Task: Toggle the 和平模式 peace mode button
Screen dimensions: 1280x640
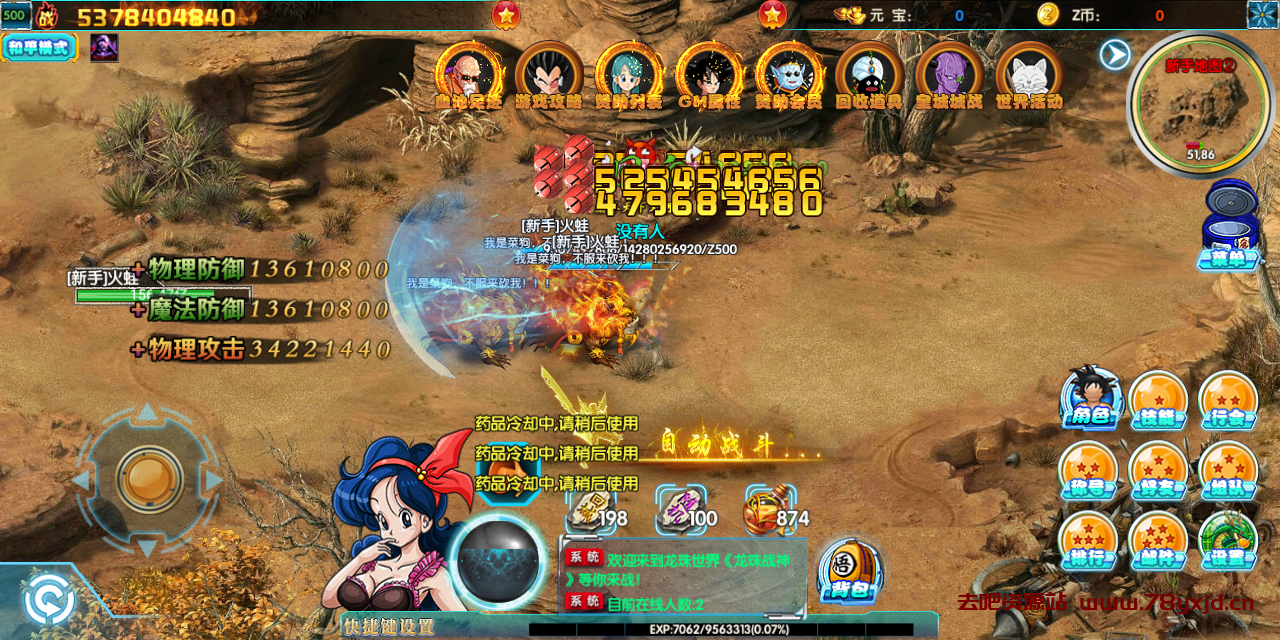Action: coord(40,47)
